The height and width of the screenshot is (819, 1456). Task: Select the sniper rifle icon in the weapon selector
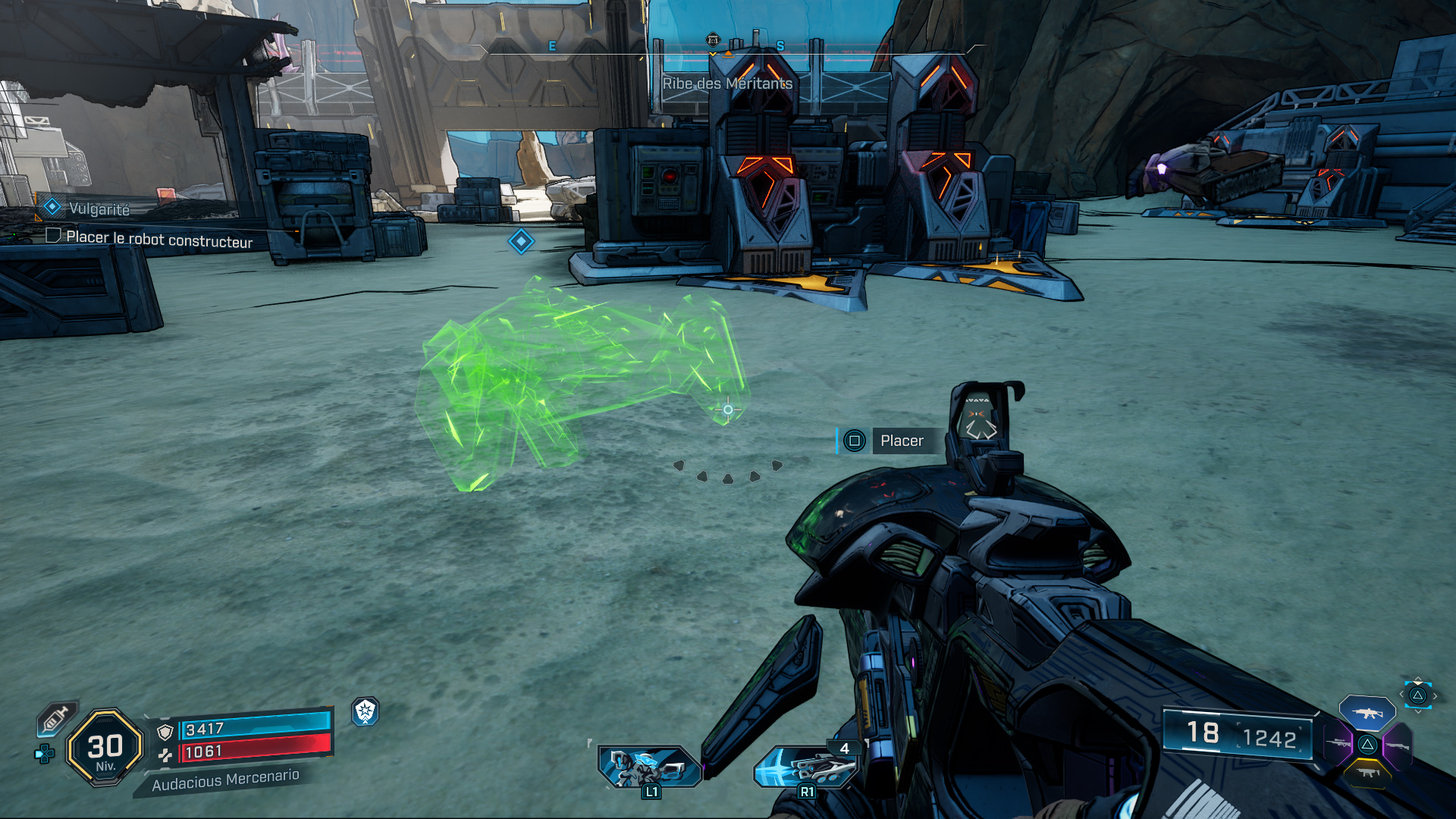point(1338,744)
